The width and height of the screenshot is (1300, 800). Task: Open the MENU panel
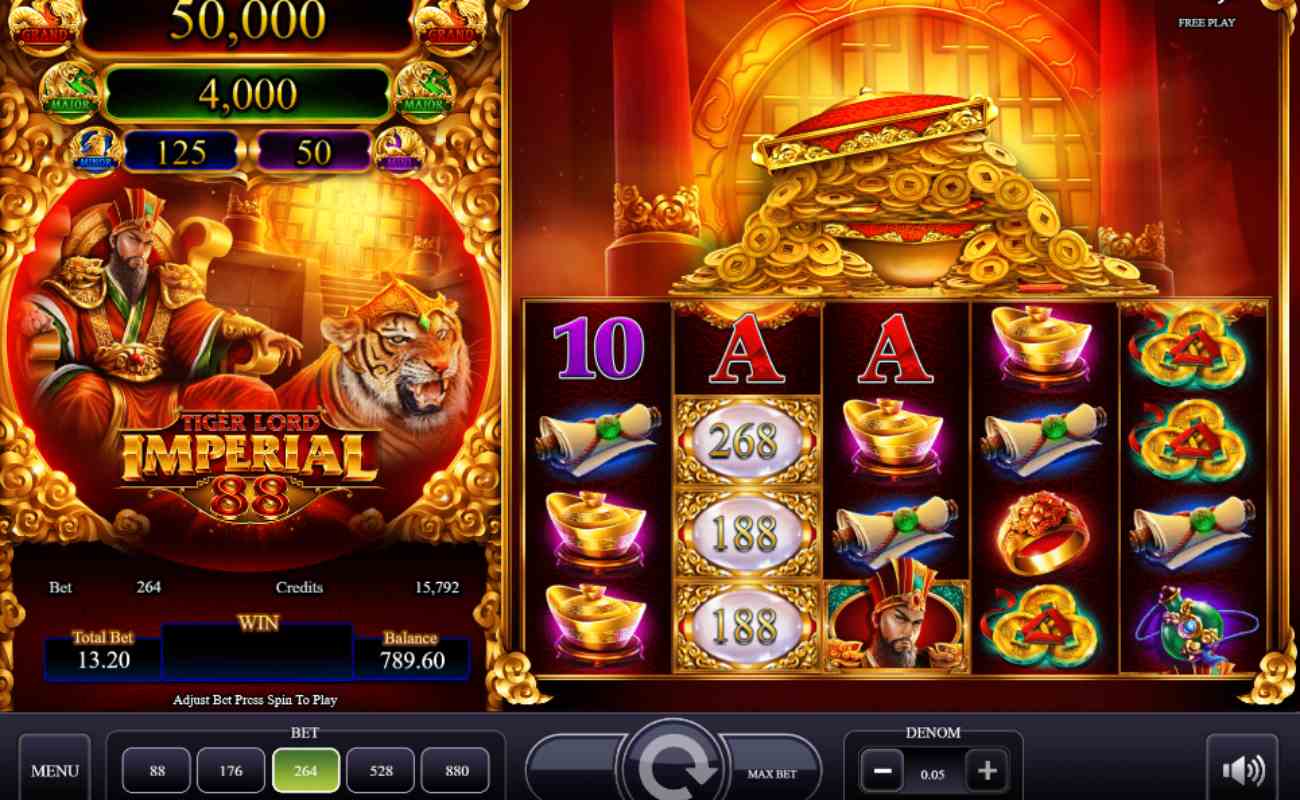(x=55, y=770)
